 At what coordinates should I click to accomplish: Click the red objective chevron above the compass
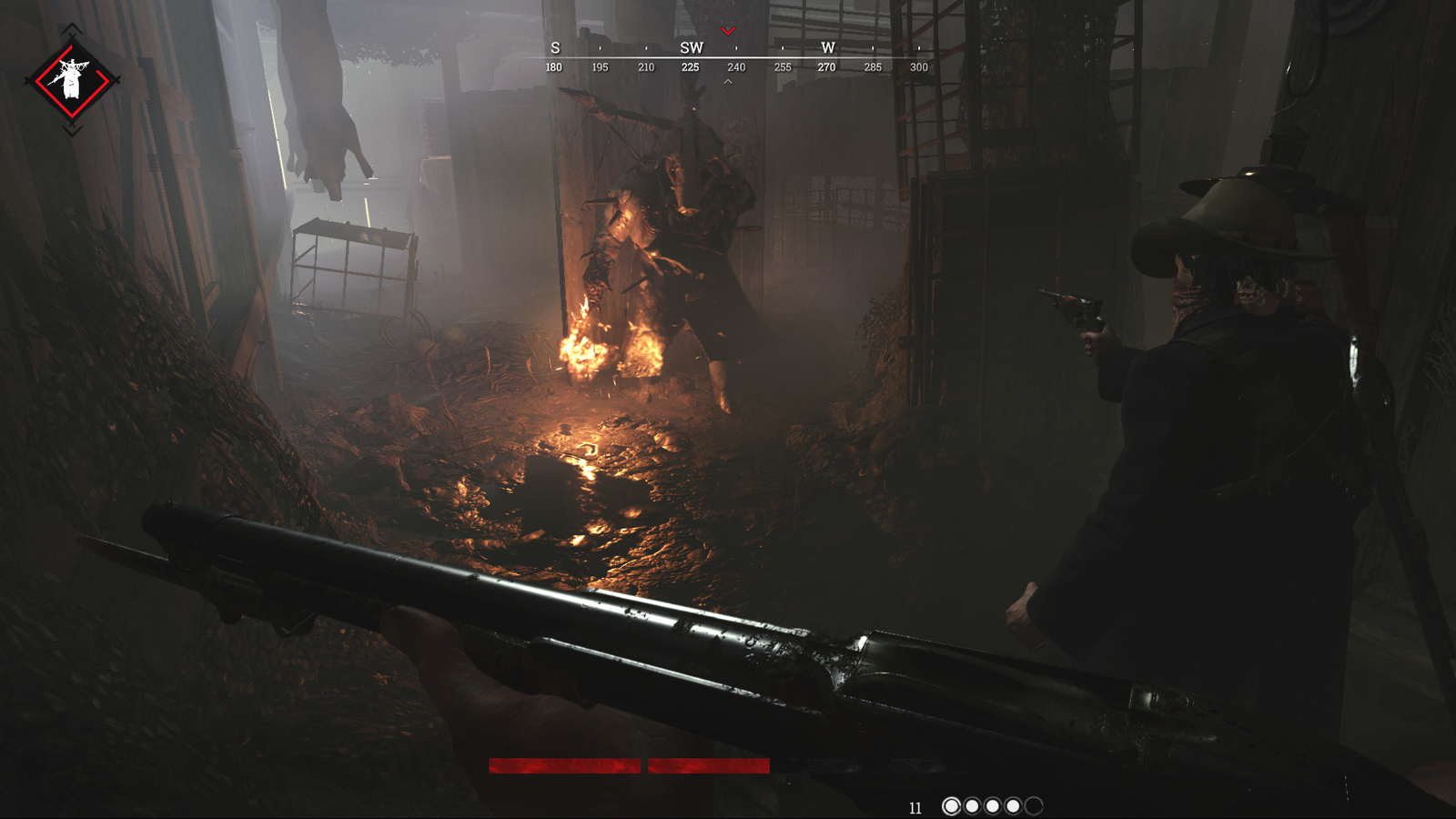[x=727, y=29]
